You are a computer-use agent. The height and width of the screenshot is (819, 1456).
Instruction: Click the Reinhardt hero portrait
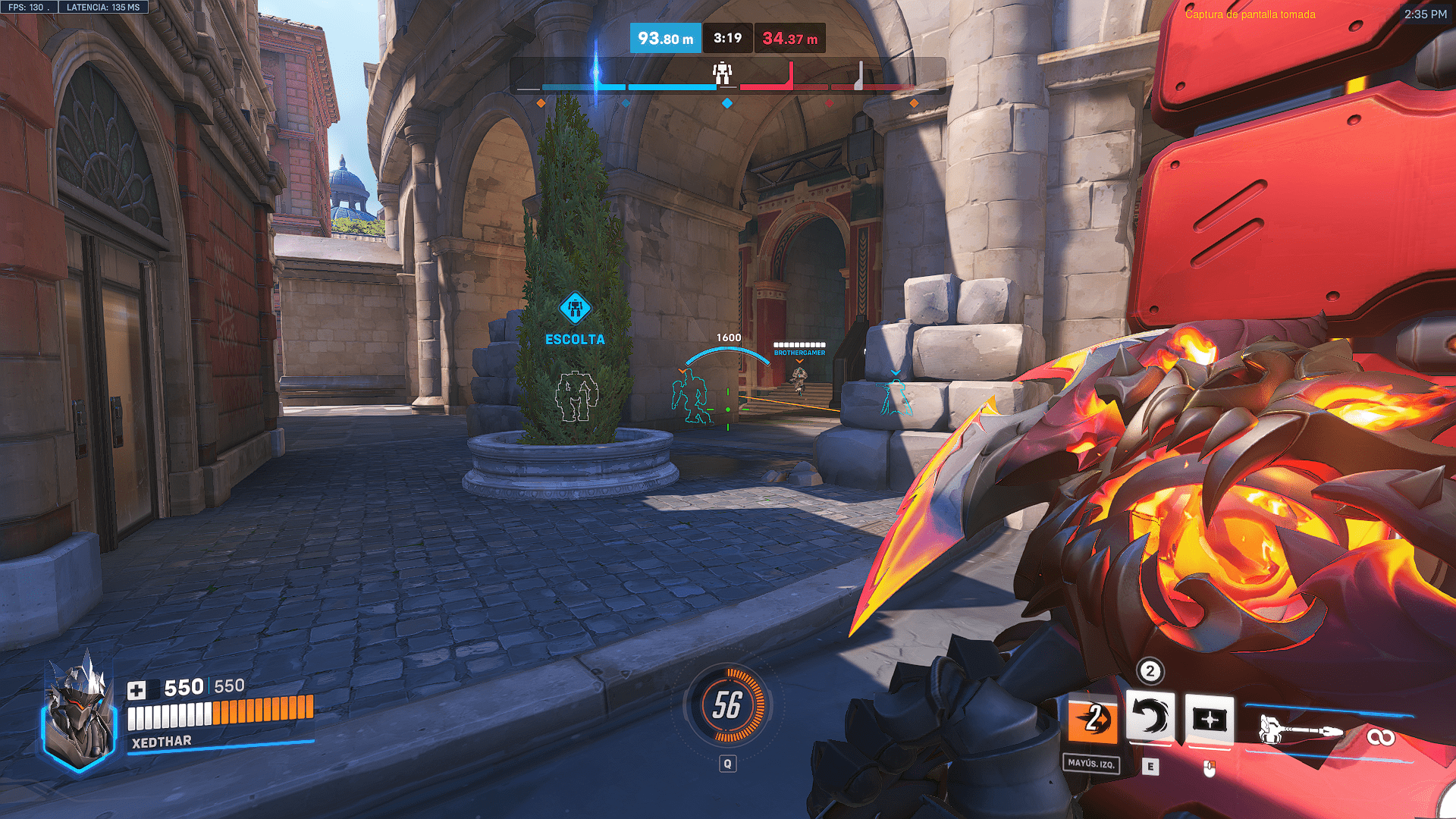80,713
